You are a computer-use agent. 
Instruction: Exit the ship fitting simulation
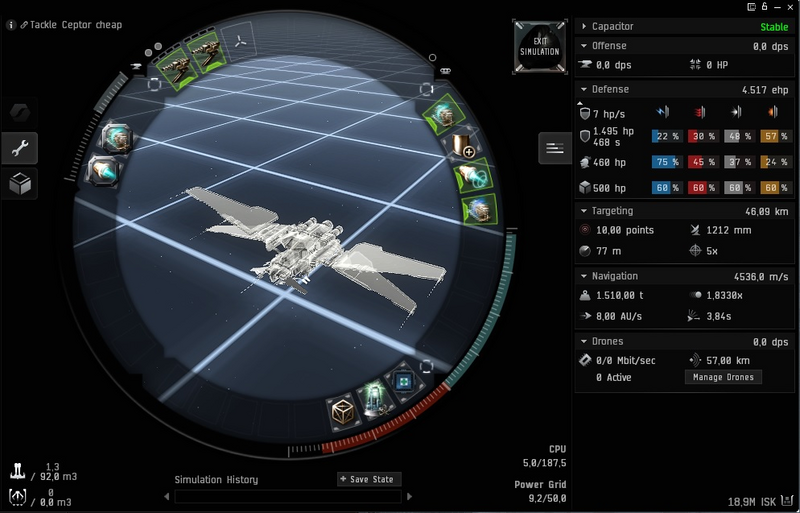pyautogui.click(x=539, y=45)
